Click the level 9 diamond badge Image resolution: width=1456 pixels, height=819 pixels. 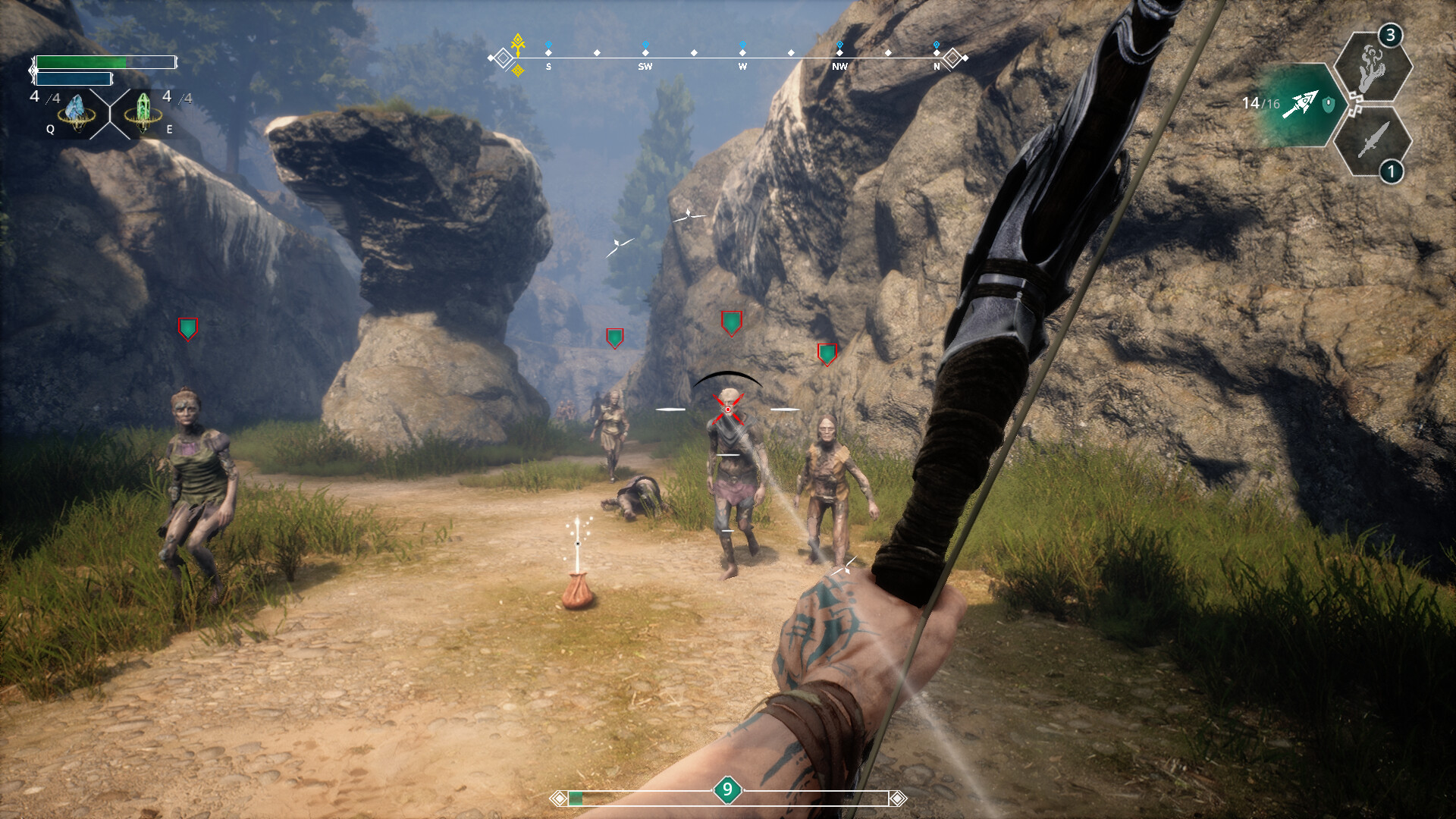[x=727, y=789]
